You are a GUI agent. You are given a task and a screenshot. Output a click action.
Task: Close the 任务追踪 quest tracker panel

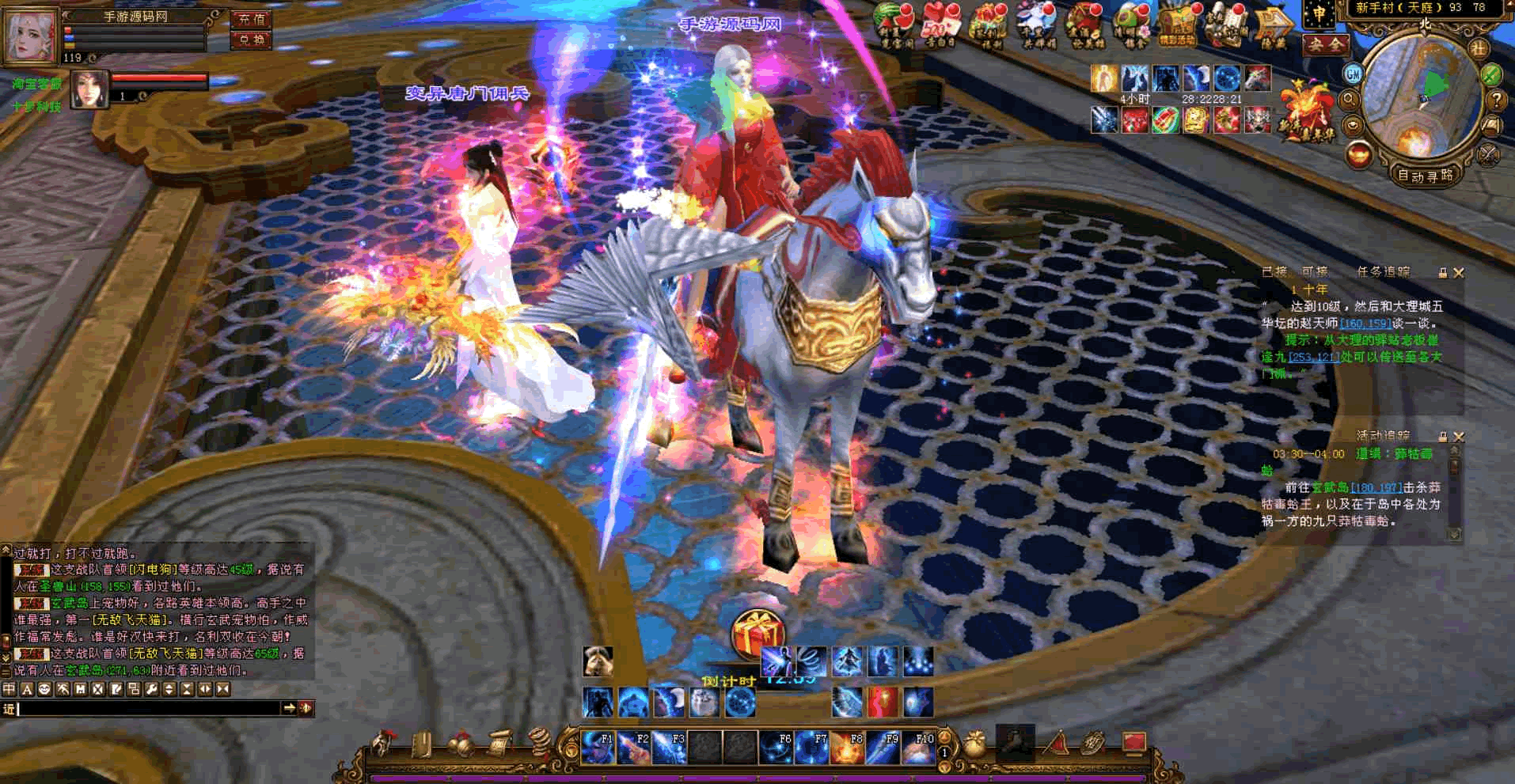point(1459,273)
